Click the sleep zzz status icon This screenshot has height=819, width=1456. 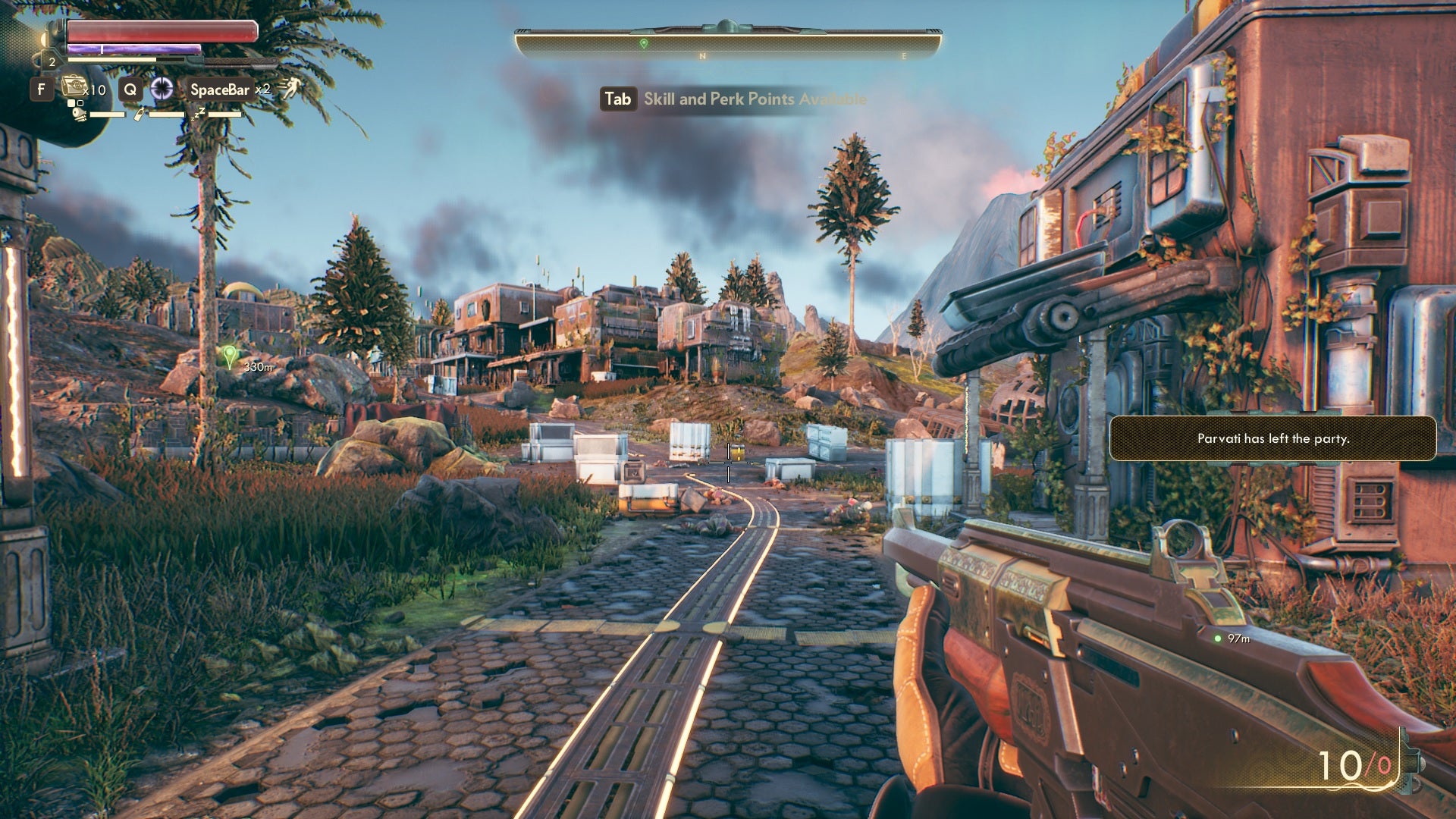(199, 114)
